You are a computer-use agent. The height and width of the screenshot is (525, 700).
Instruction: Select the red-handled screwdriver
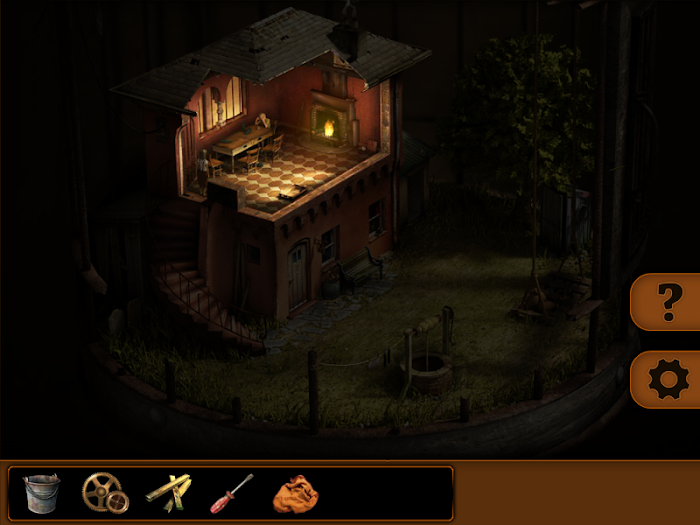[x=231, y=492]
